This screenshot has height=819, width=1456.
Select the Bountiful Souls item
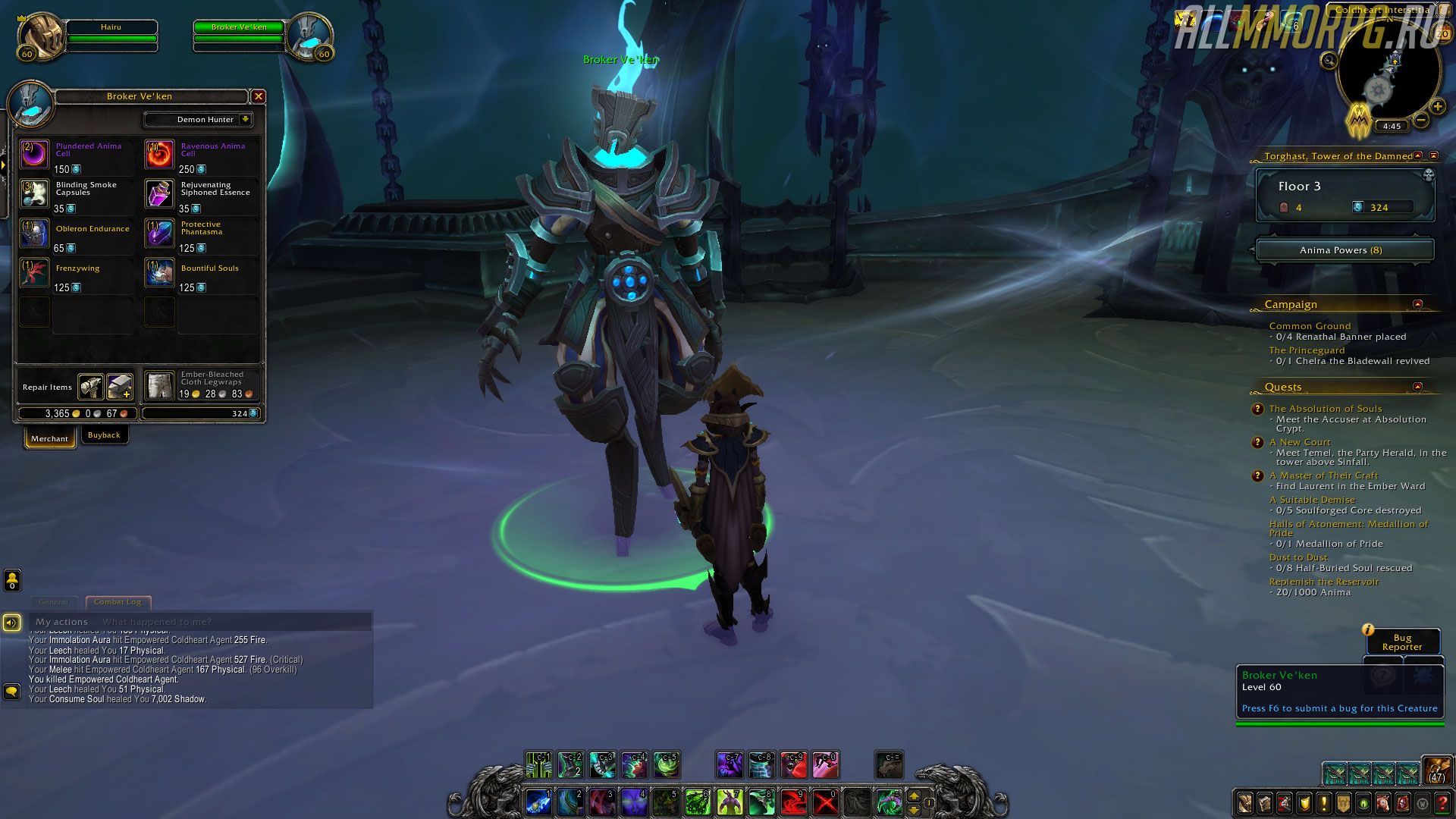(160, 273)
